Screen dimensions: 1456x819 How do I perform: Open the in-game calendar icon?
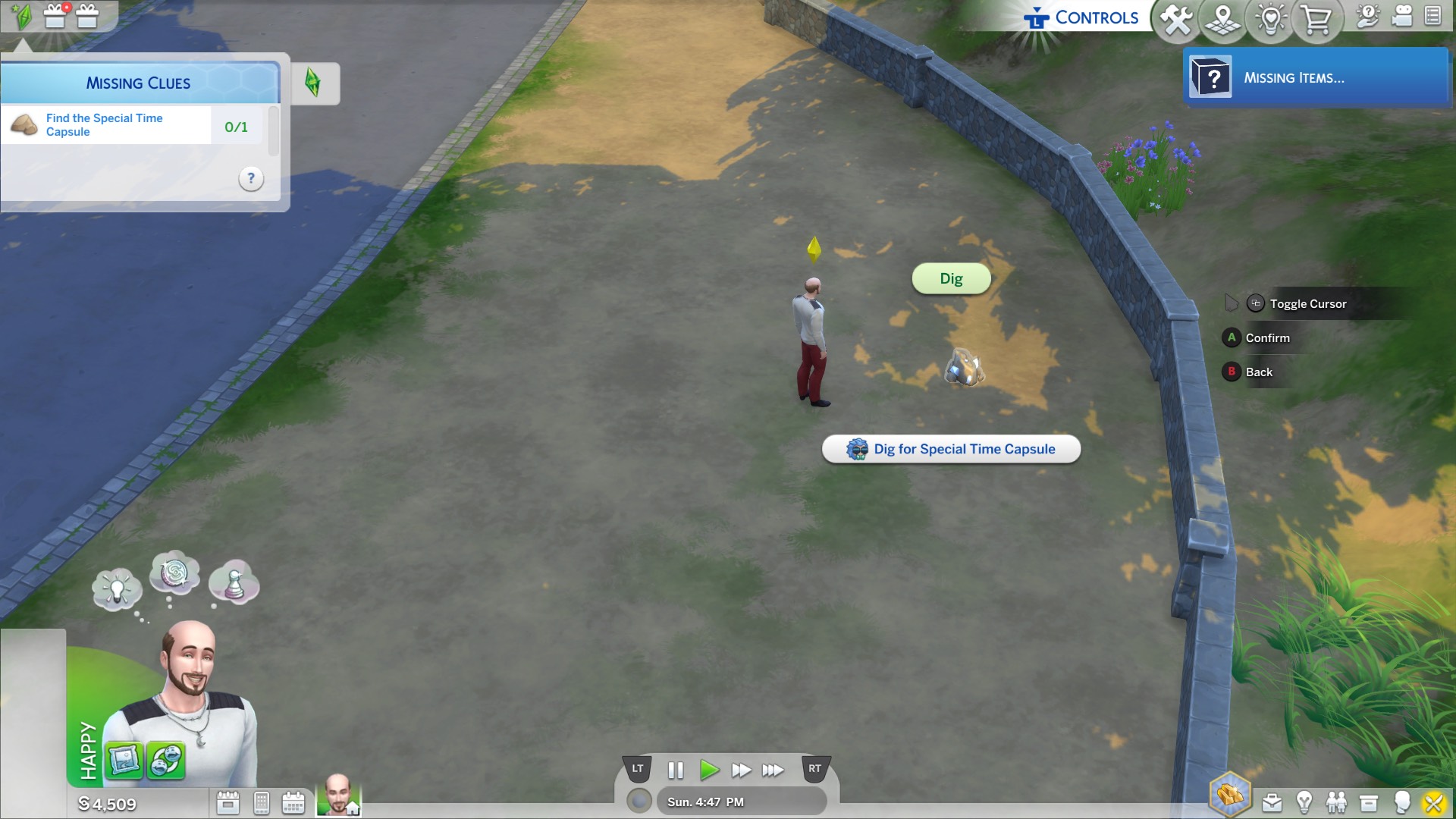[x=293, y=802]
